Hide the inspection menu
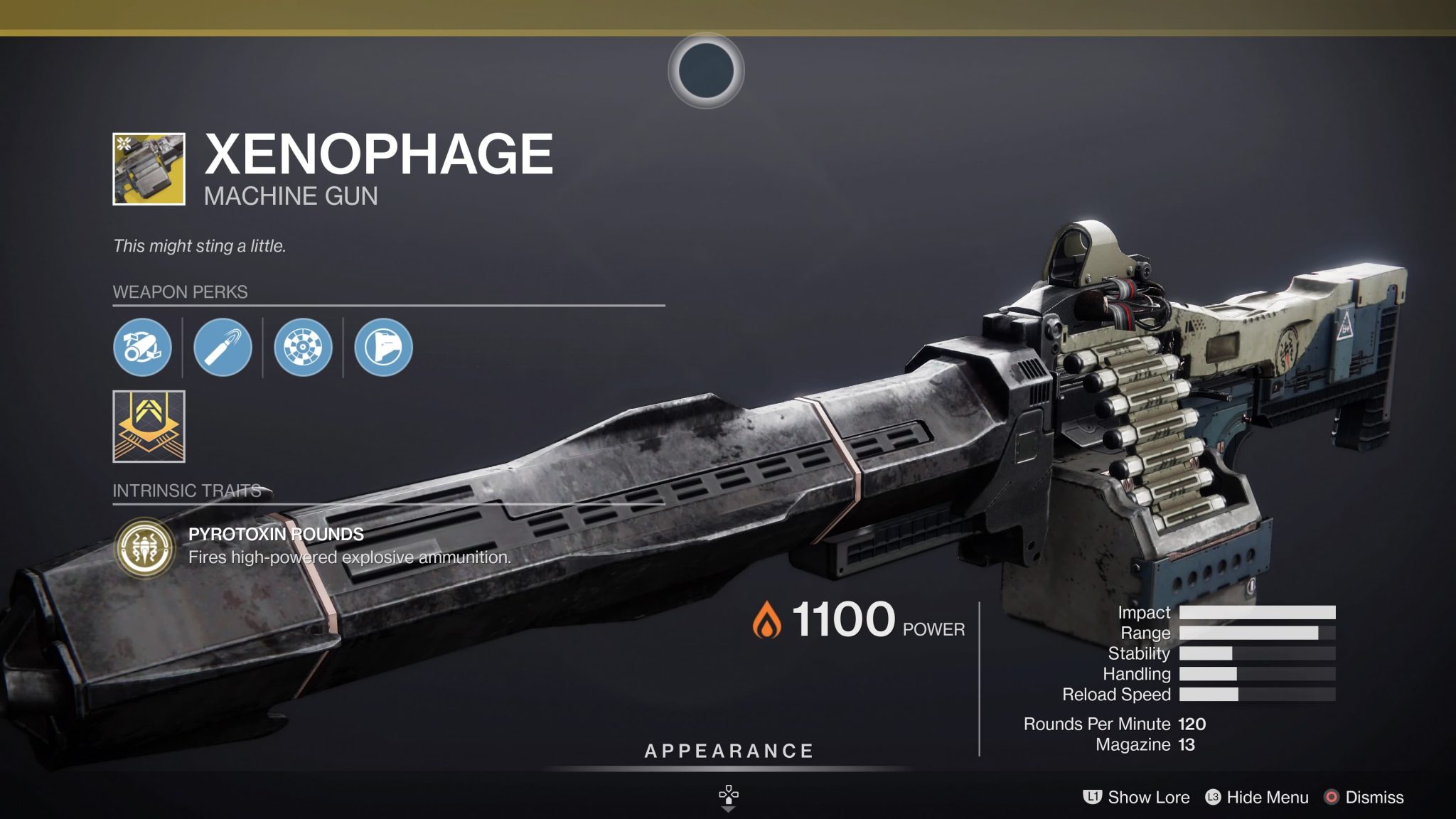Screen dimensions: 1456x819 1257,798
